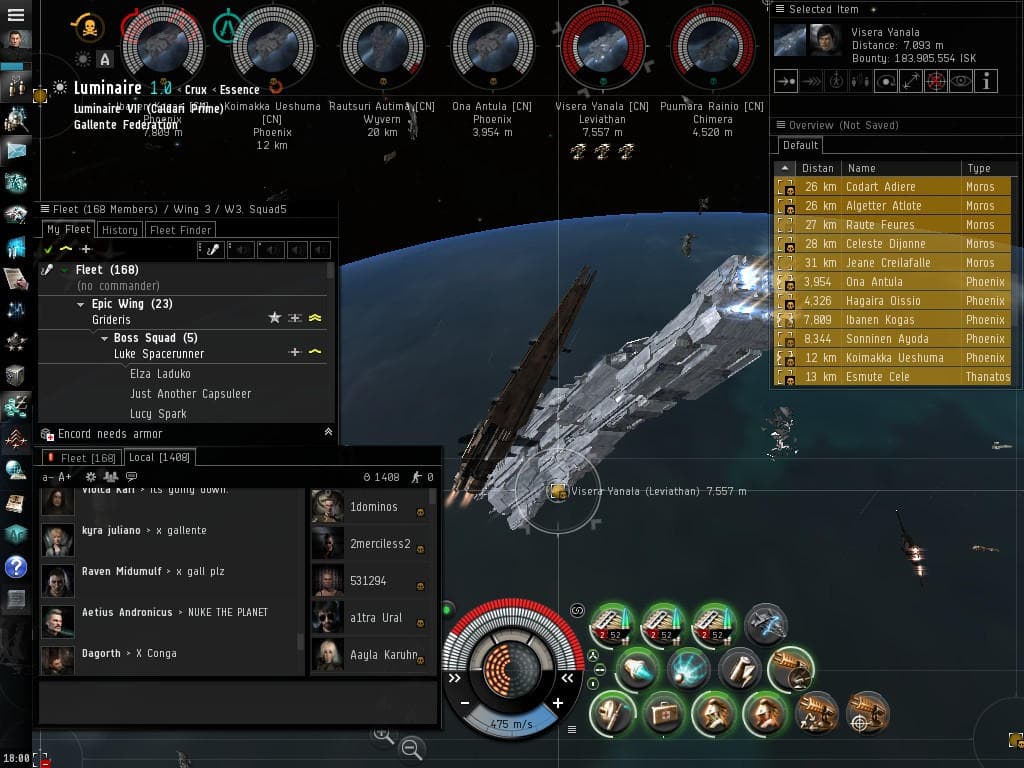1024x768 pixels.
Task: Activate the briefcase module icon
Action: 662,713
